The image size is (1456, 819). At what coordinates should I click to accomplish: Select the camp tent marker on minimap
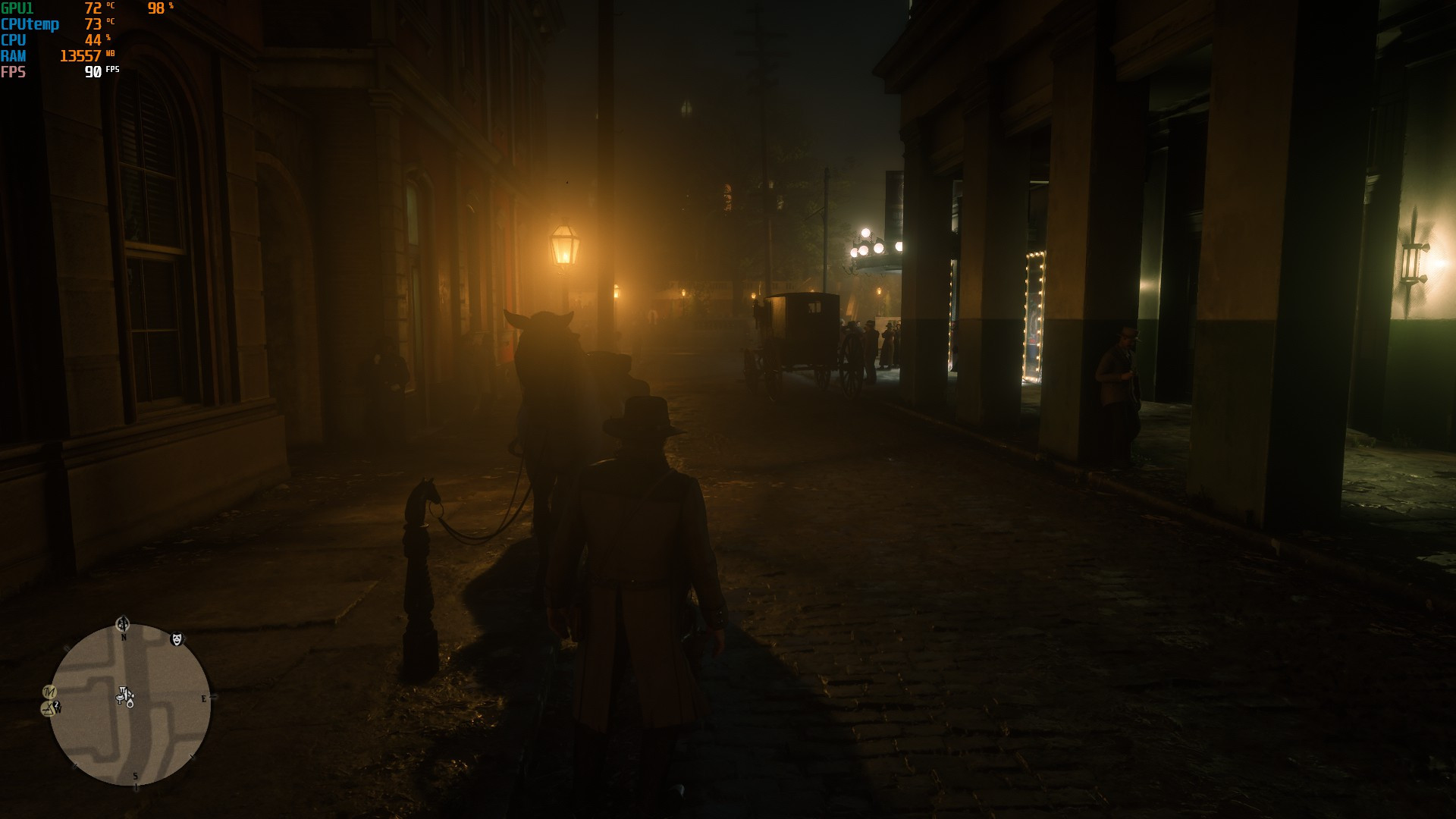[49, 708]
